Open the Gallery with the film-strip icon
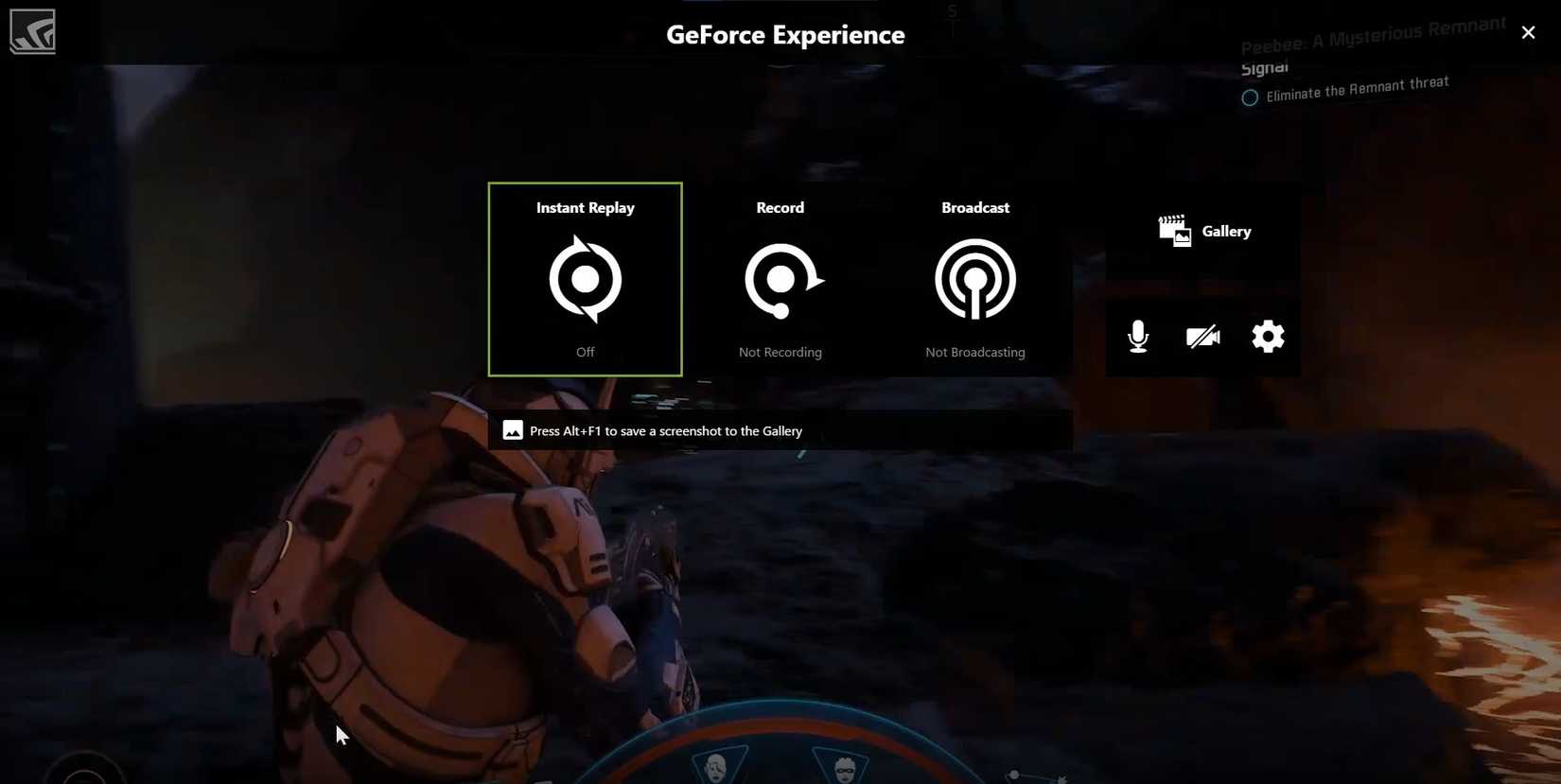Image resolution: width=1561 pixels, height=784 pixels. [1173, 230]
